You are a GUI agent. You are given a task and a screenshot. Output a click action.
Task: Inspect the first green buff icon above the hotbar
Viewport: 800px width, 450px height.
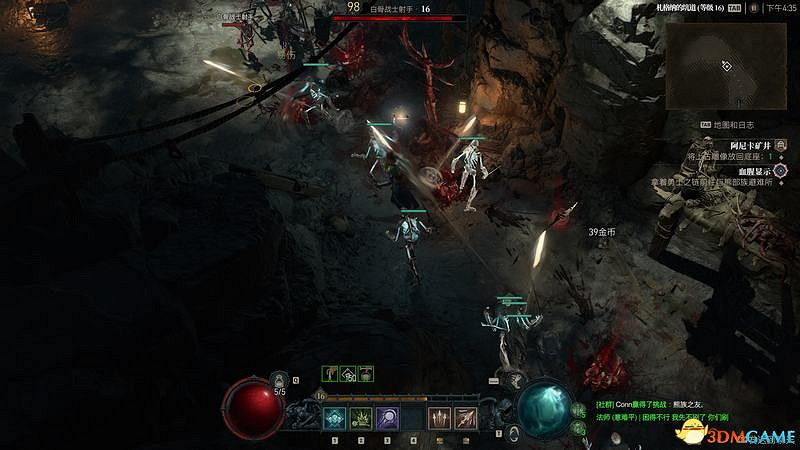coord(330,373)
